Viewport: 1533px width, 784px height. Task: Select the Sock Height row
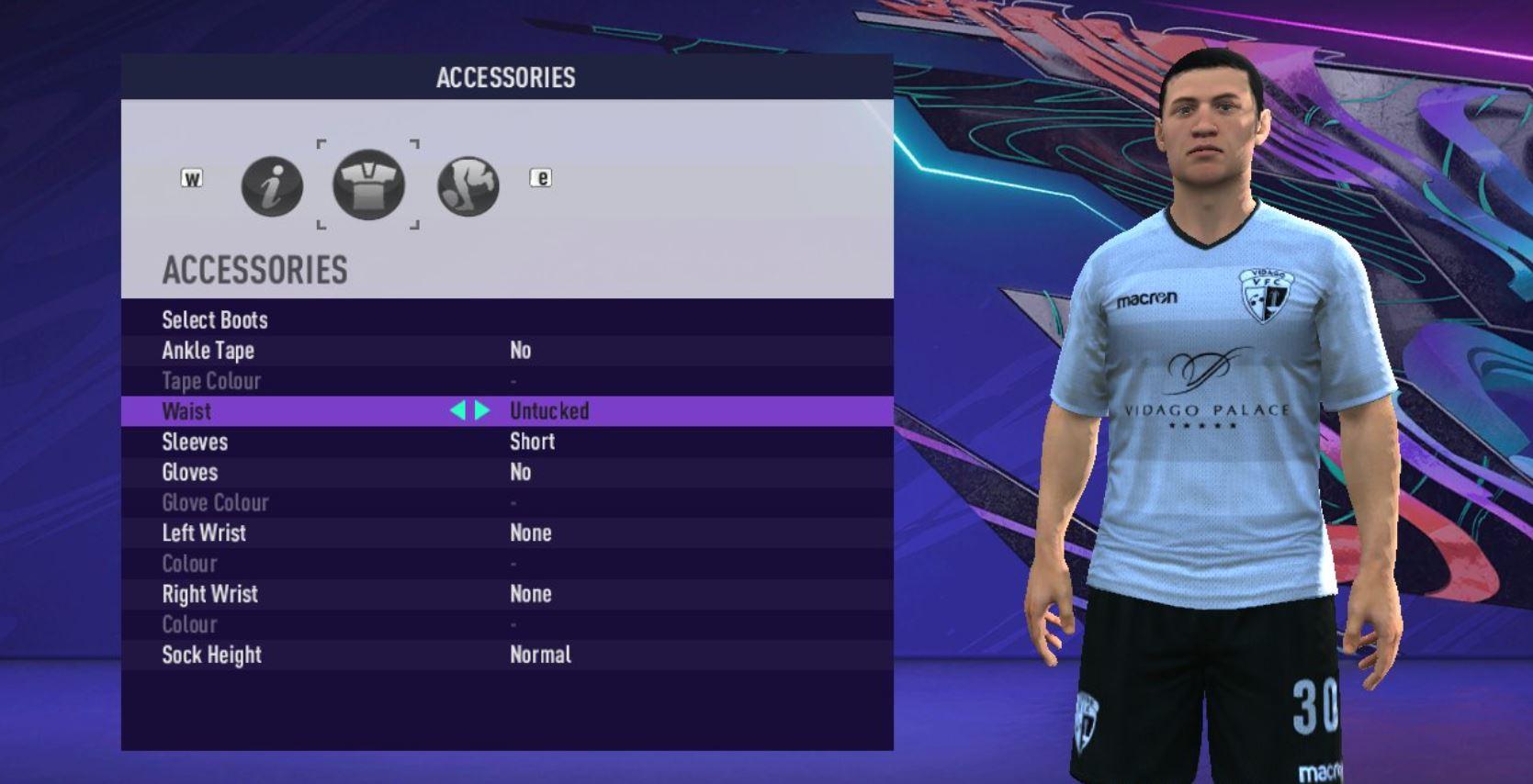[x=211, y=655]
